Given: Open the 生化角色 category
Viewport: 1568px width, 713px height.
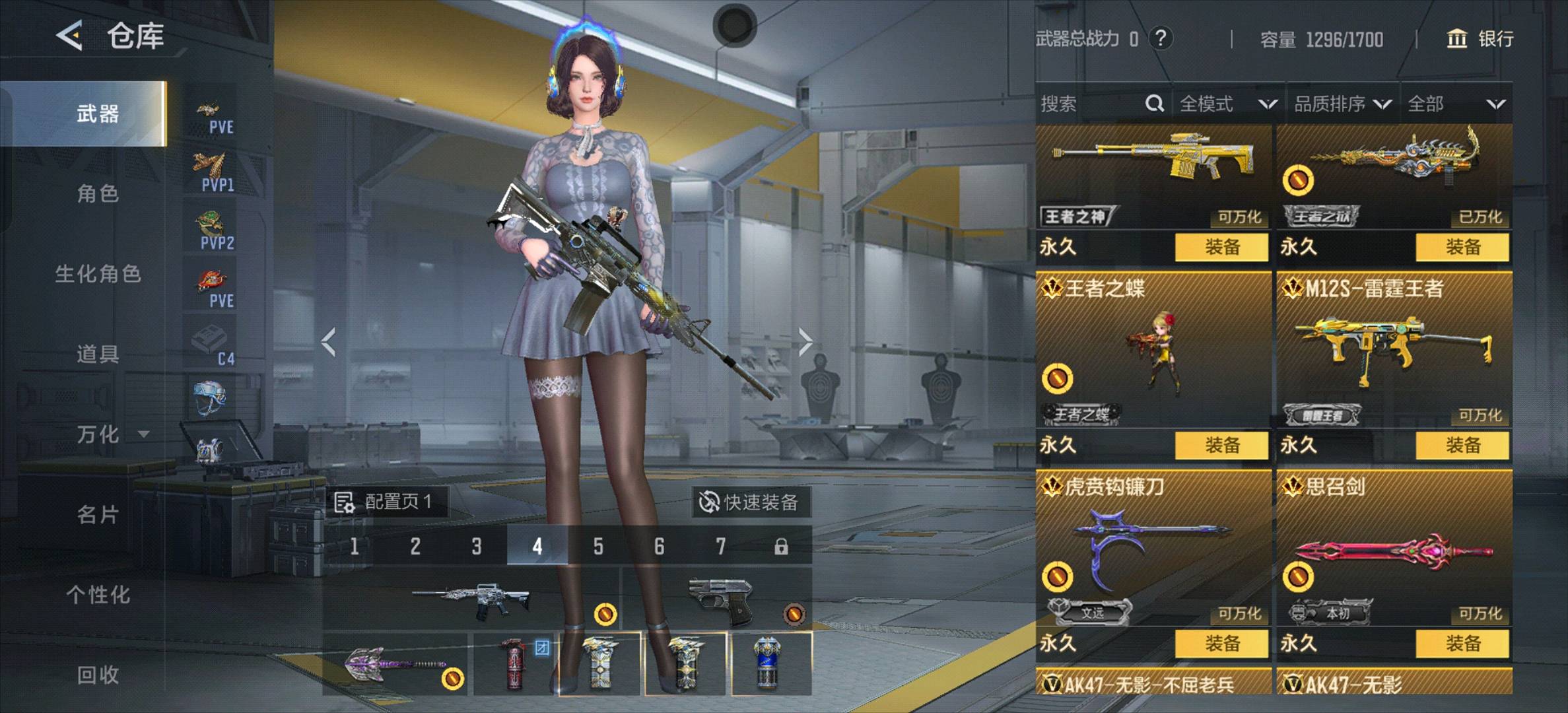Looking at the screenshot, I should coord(97,274).
